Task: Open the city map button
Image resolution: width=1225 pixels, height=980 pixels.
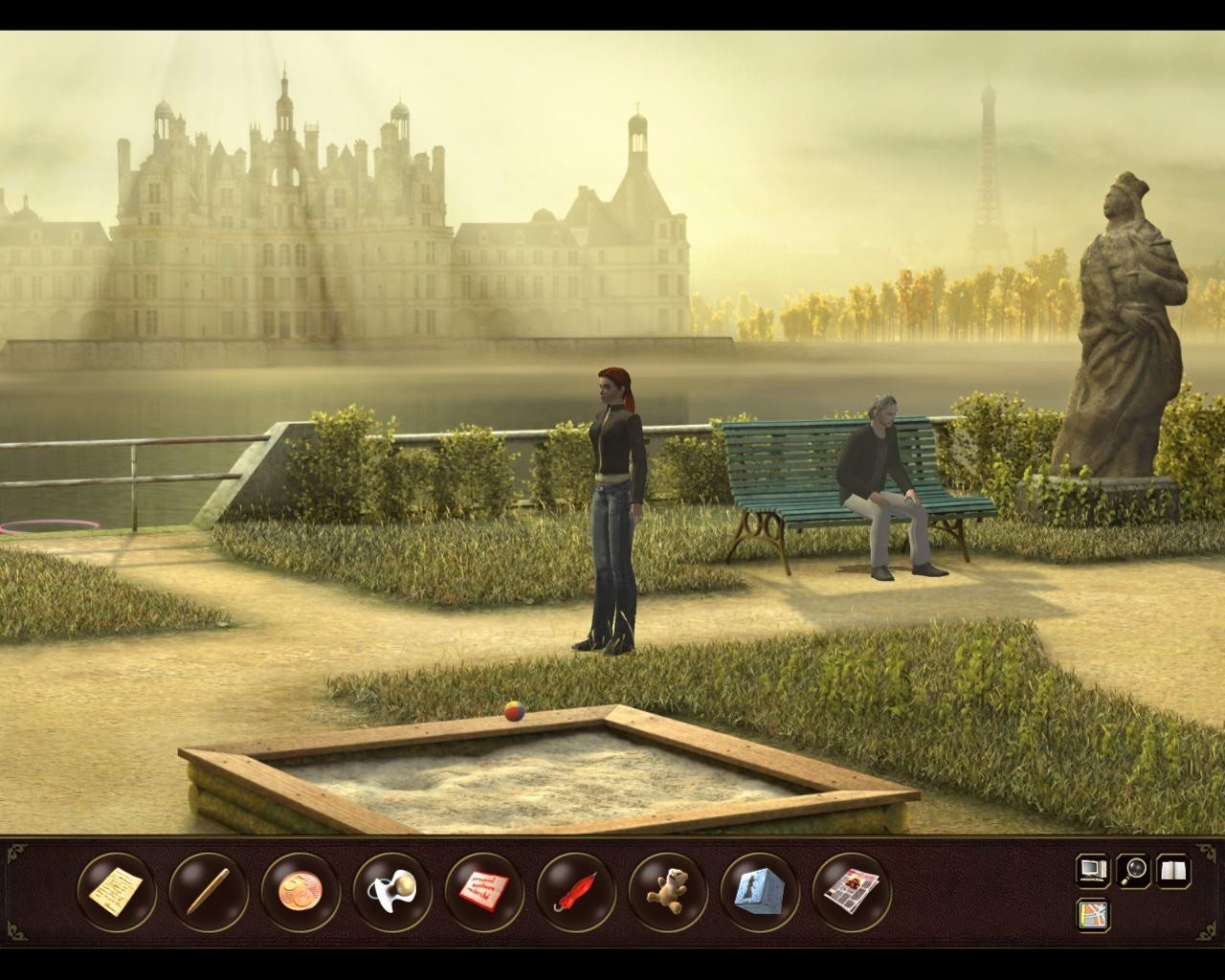Action: [x=1092, y=914]
